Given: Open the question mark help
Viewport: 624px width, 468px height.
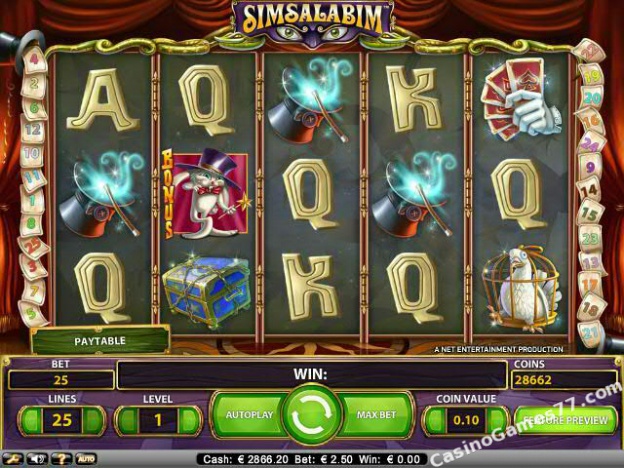Looking at the screenshot, I should coord(62,459).
